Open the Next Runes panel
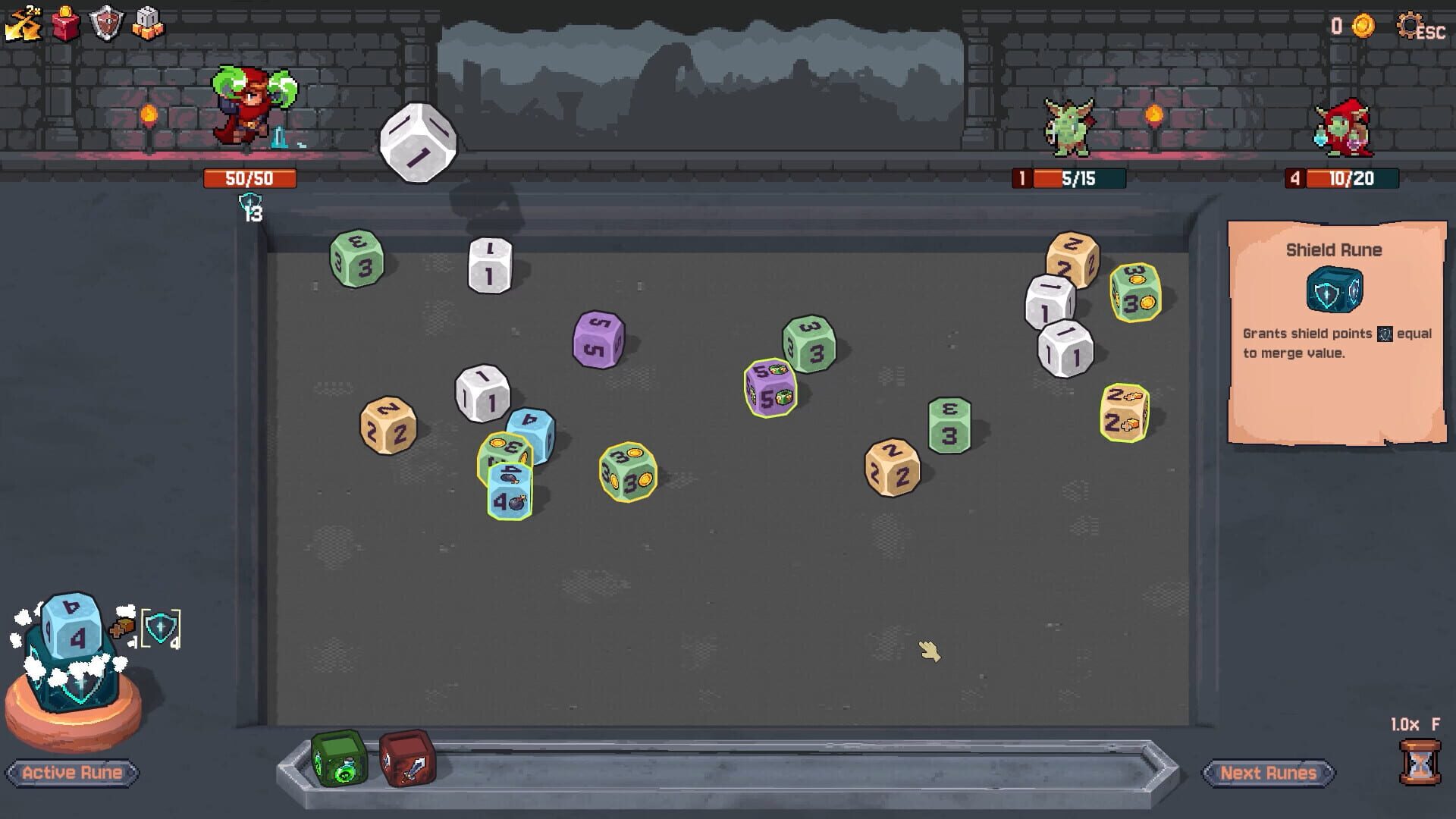Viewport: 1456px width, 819px height. click(x=1269, y=773)
